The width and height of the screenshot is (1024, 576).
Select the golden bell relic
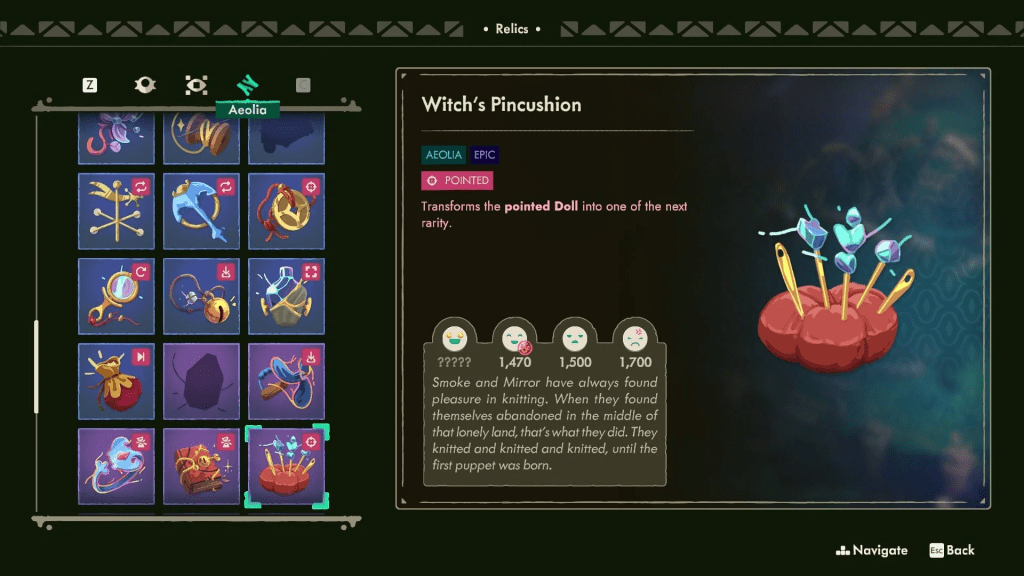202,296
